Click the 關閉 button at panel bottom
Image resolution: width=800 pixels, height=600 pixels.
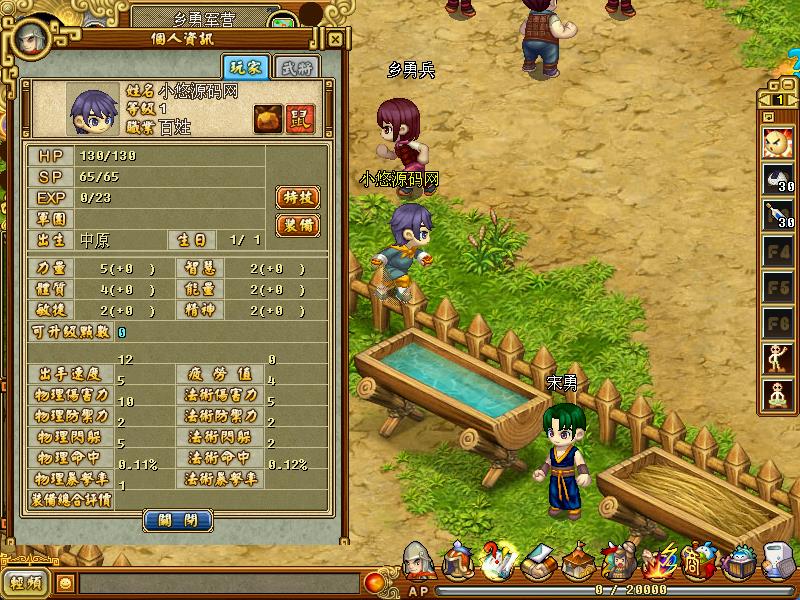pos(178,520)
